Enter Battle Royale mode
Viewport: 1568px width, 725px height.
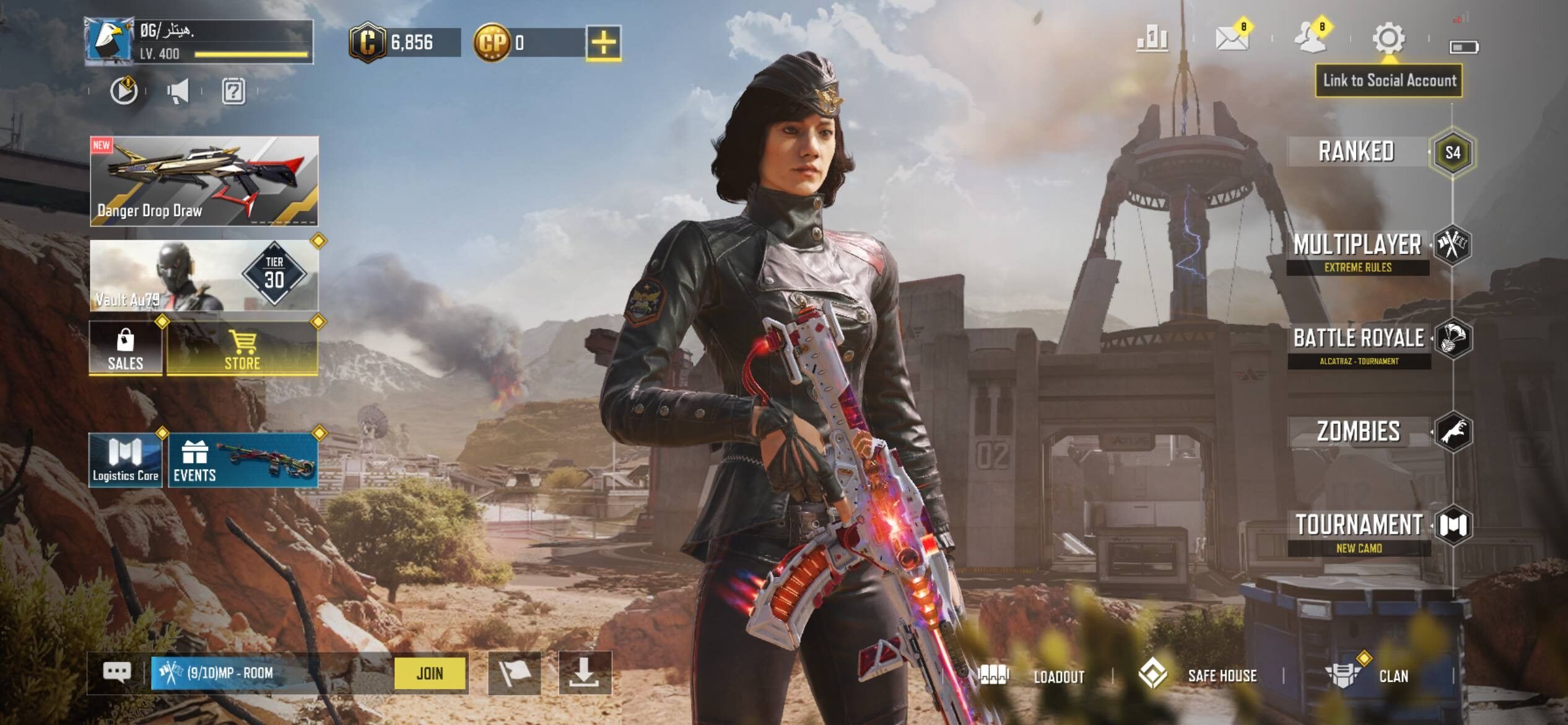click(1359, 343)
